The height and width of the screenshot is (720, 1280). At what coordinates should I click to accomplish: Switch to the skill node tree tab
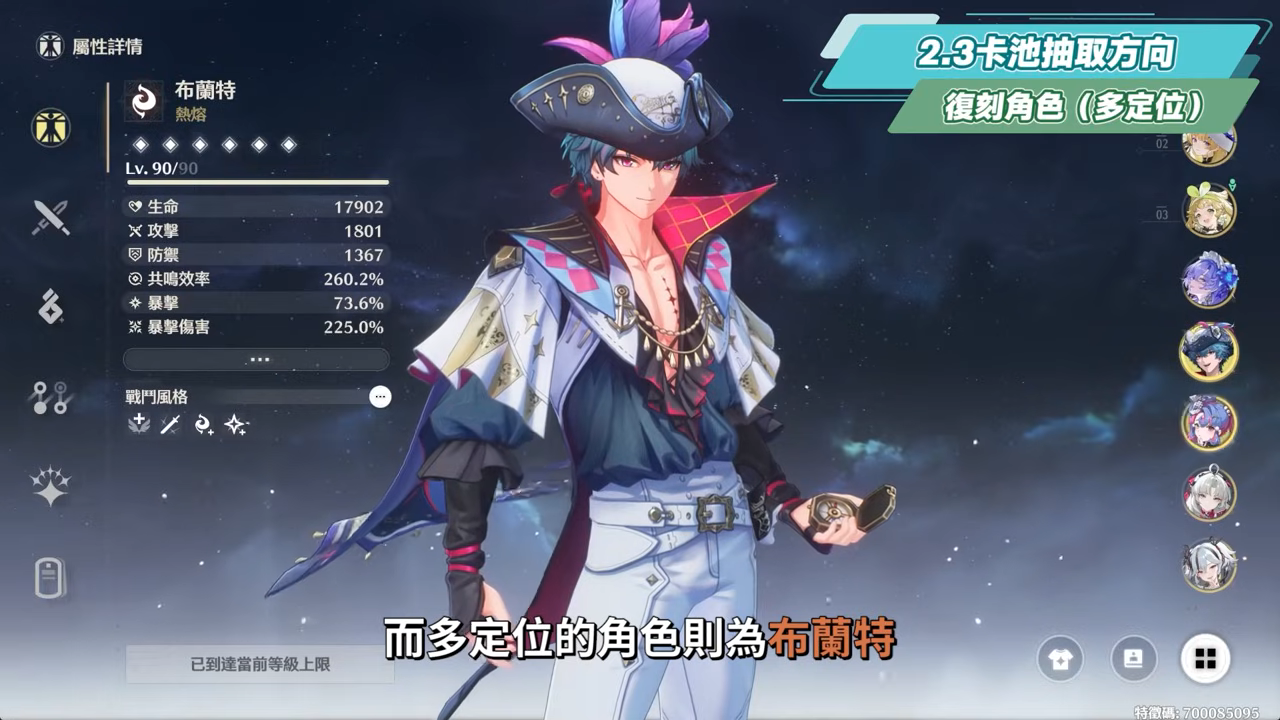[50, 397]
